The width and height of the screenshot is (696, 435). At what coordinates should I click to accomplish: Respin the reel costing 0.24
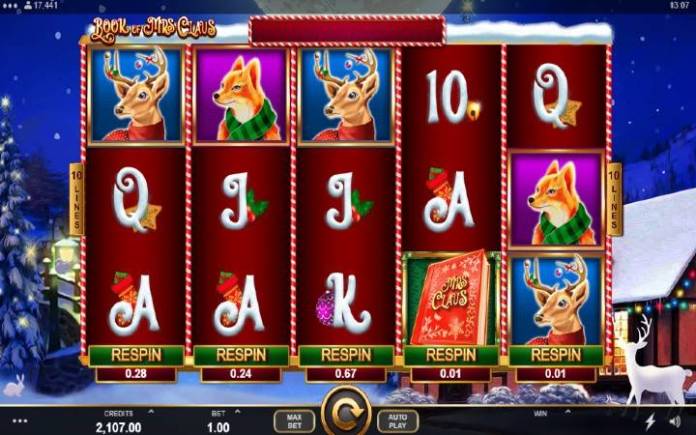[241, 355]
